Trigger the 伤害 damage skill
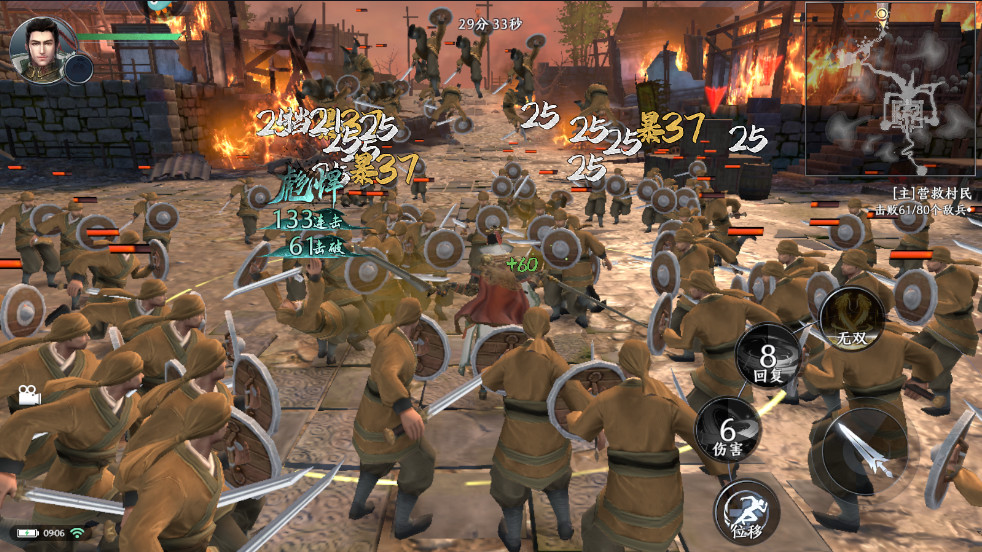 click(x=727, y=430)
